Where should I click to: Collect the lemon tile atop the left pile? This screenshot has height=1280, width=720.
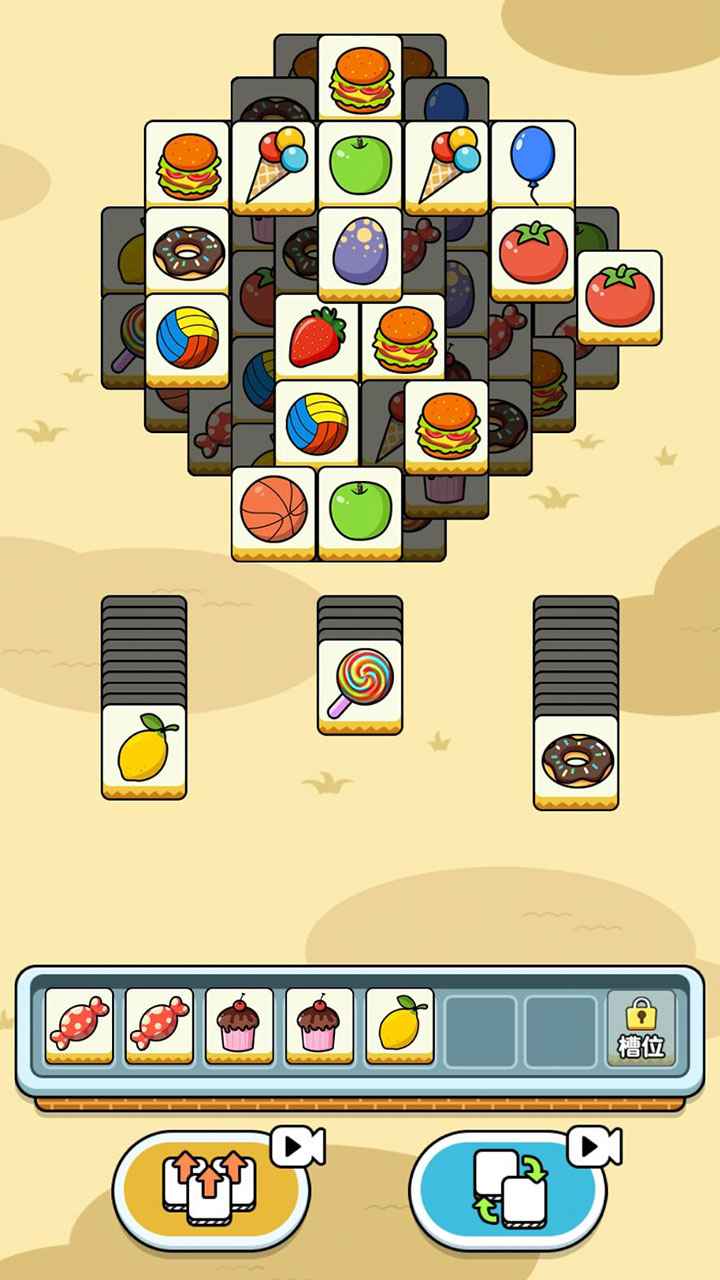pos(144,748)
